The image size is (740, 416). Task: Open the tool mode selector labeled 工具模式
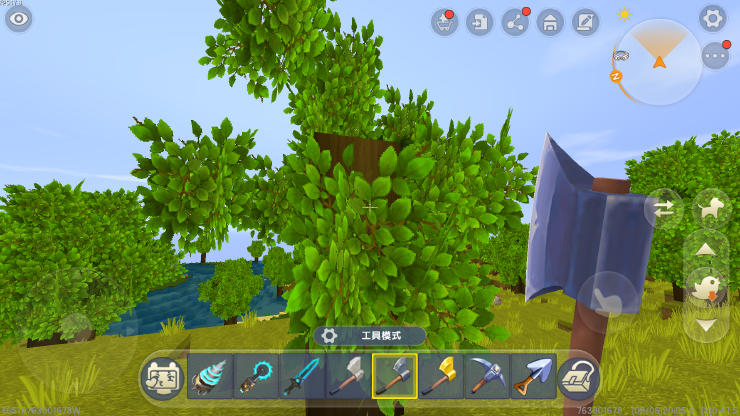coord(369,336)
